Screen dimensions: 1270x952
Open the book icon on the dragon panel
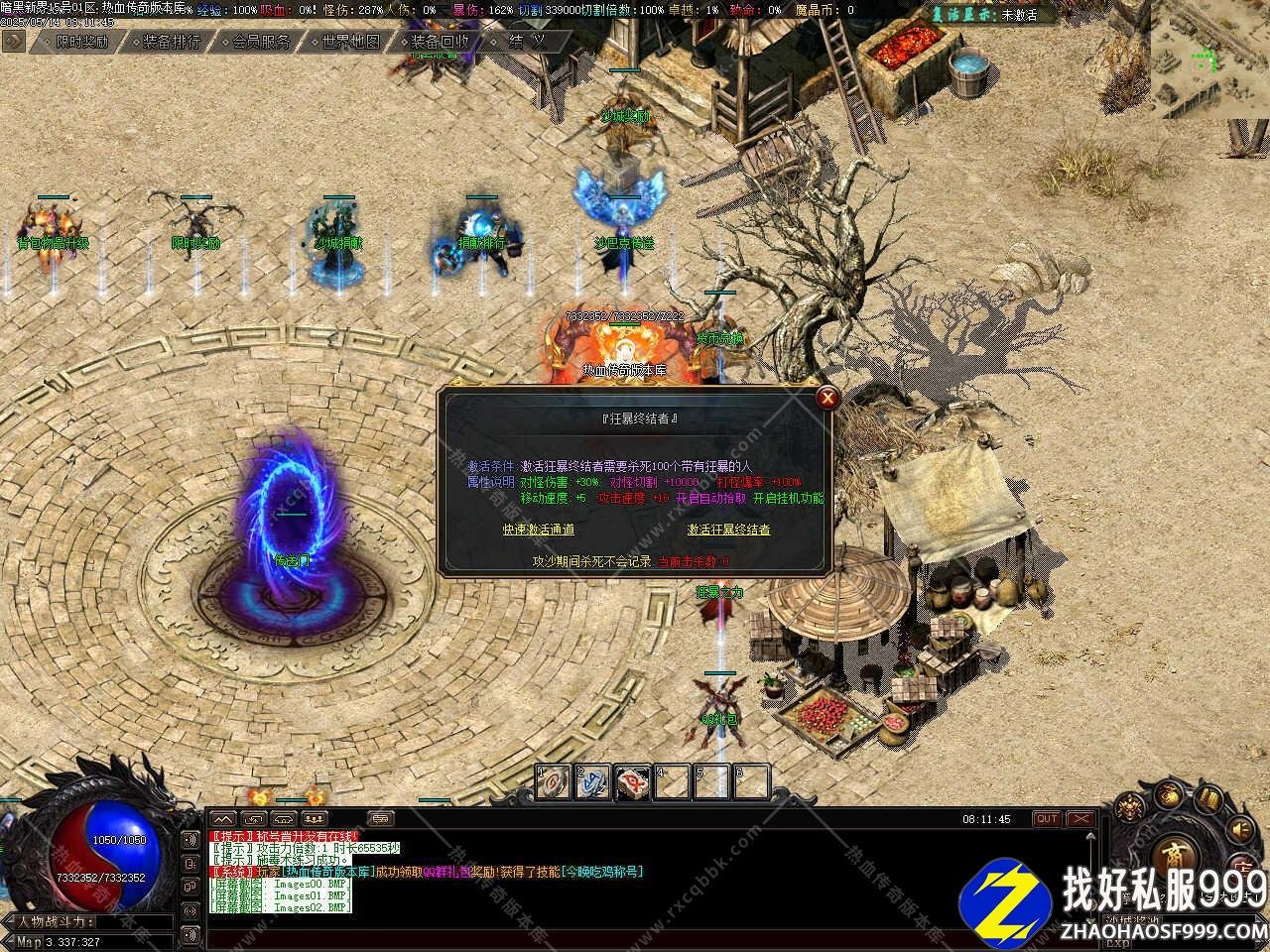[x=1207, y=798]
